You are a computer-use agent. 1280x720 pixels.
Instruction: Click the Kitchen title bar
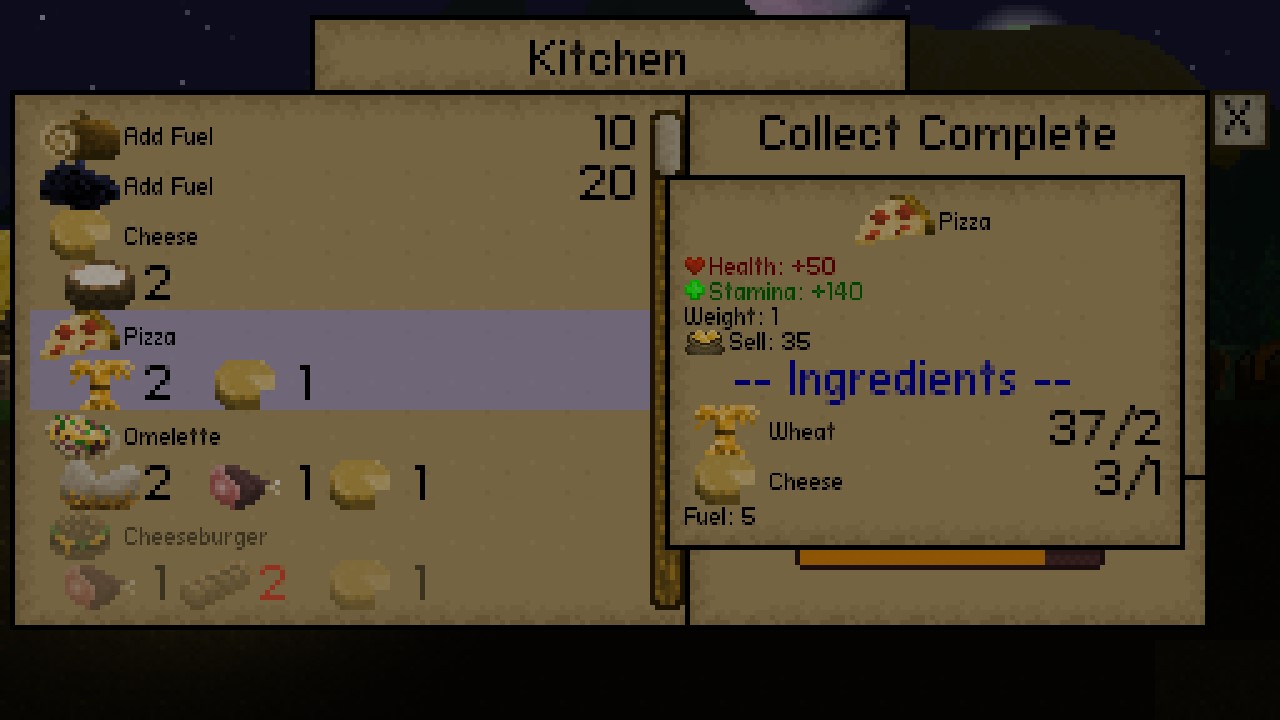(x=608, y=57)
